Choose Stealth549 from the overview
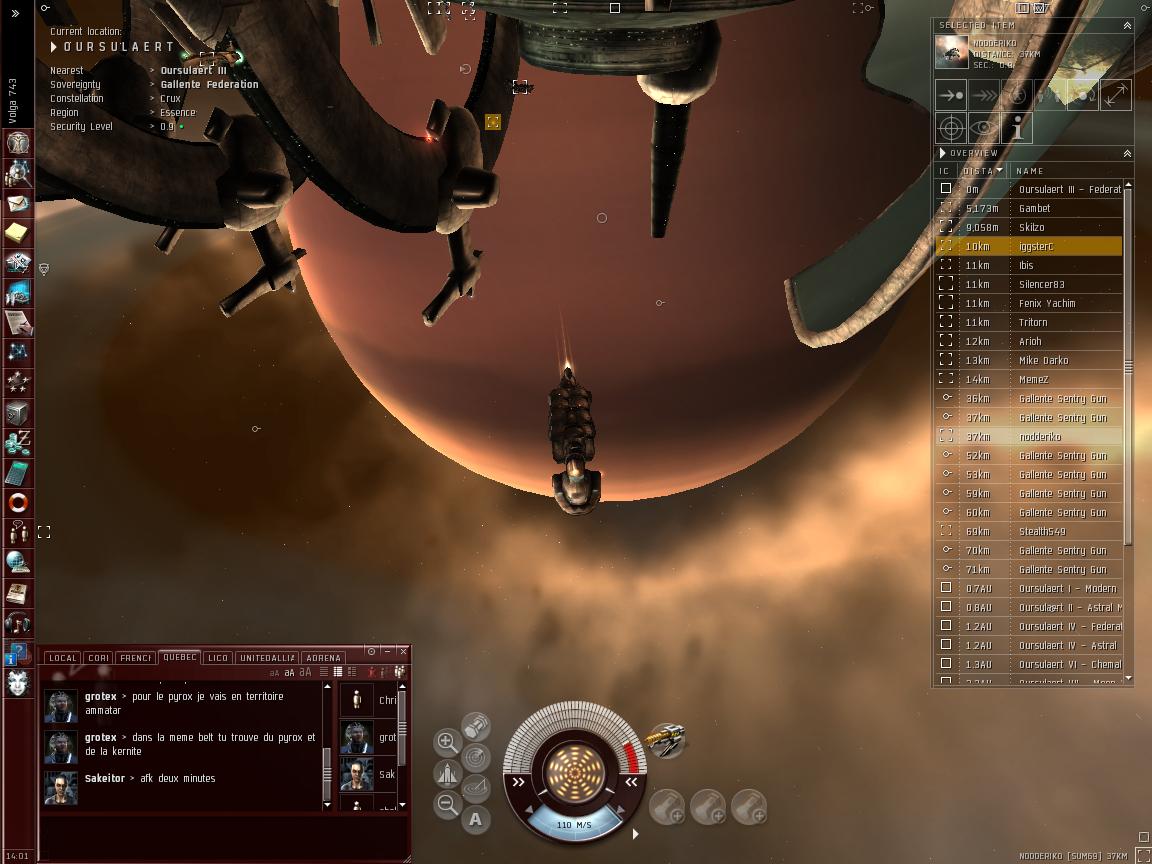This screenshot has height=864, width=1152. point(1041,532)
